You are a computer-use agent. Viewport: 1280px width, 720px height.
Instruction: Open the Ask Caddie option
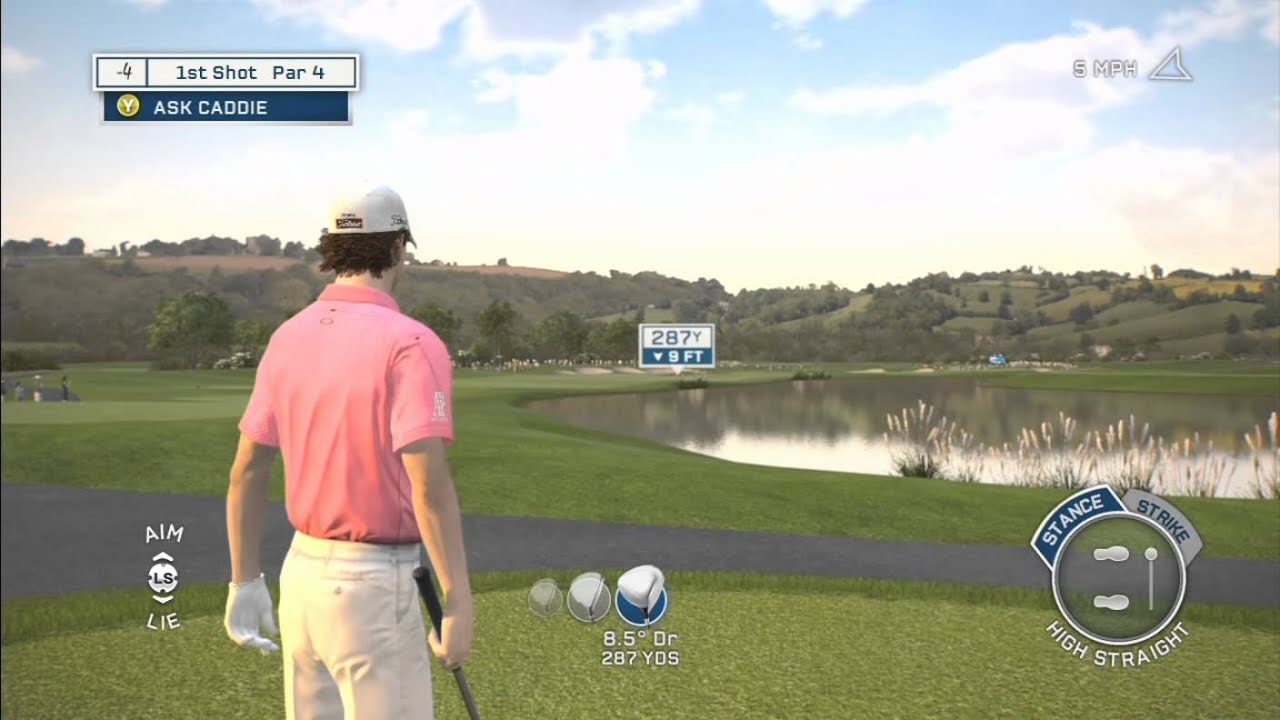(x=226, y=107)
